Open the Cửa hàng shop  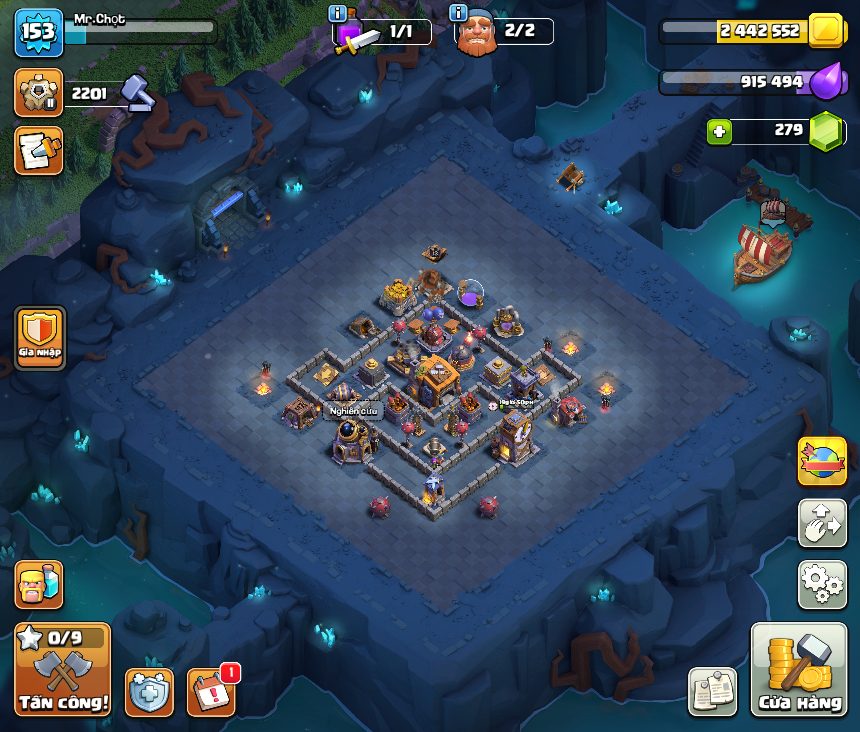[x=798, y=670]
